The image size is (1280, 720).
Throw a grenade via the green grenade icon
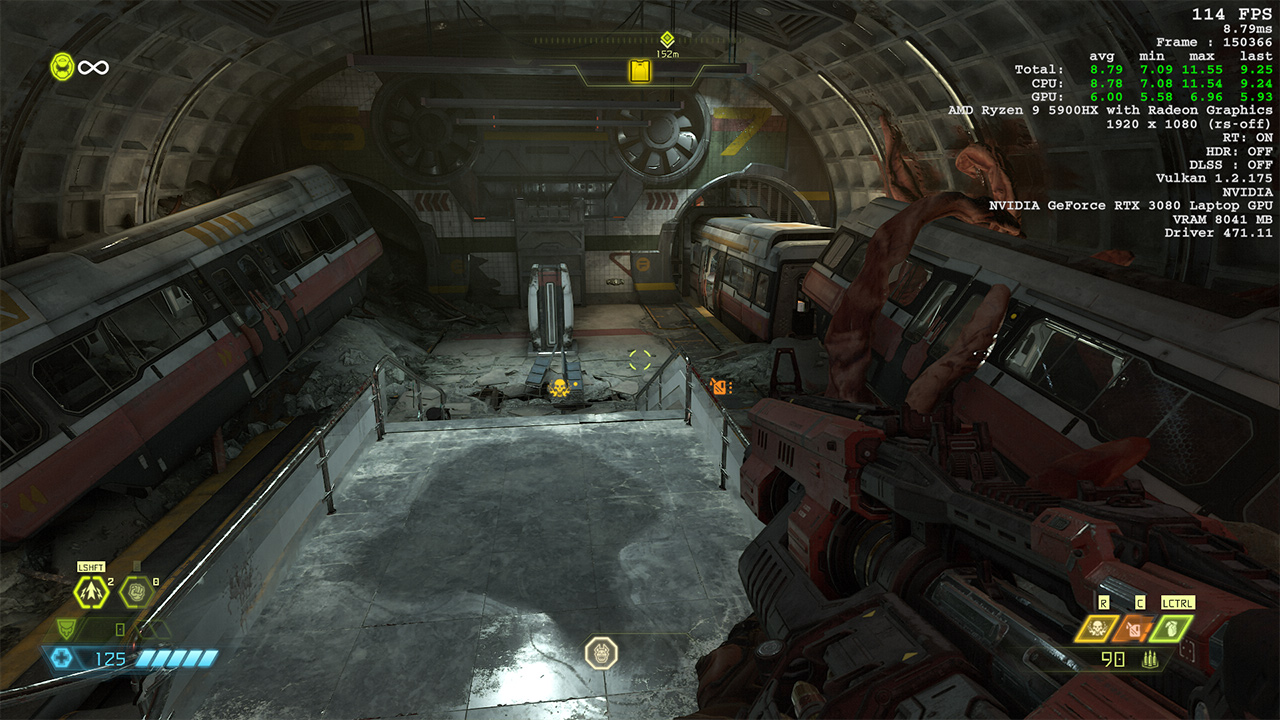click(x=1171, y=629)
